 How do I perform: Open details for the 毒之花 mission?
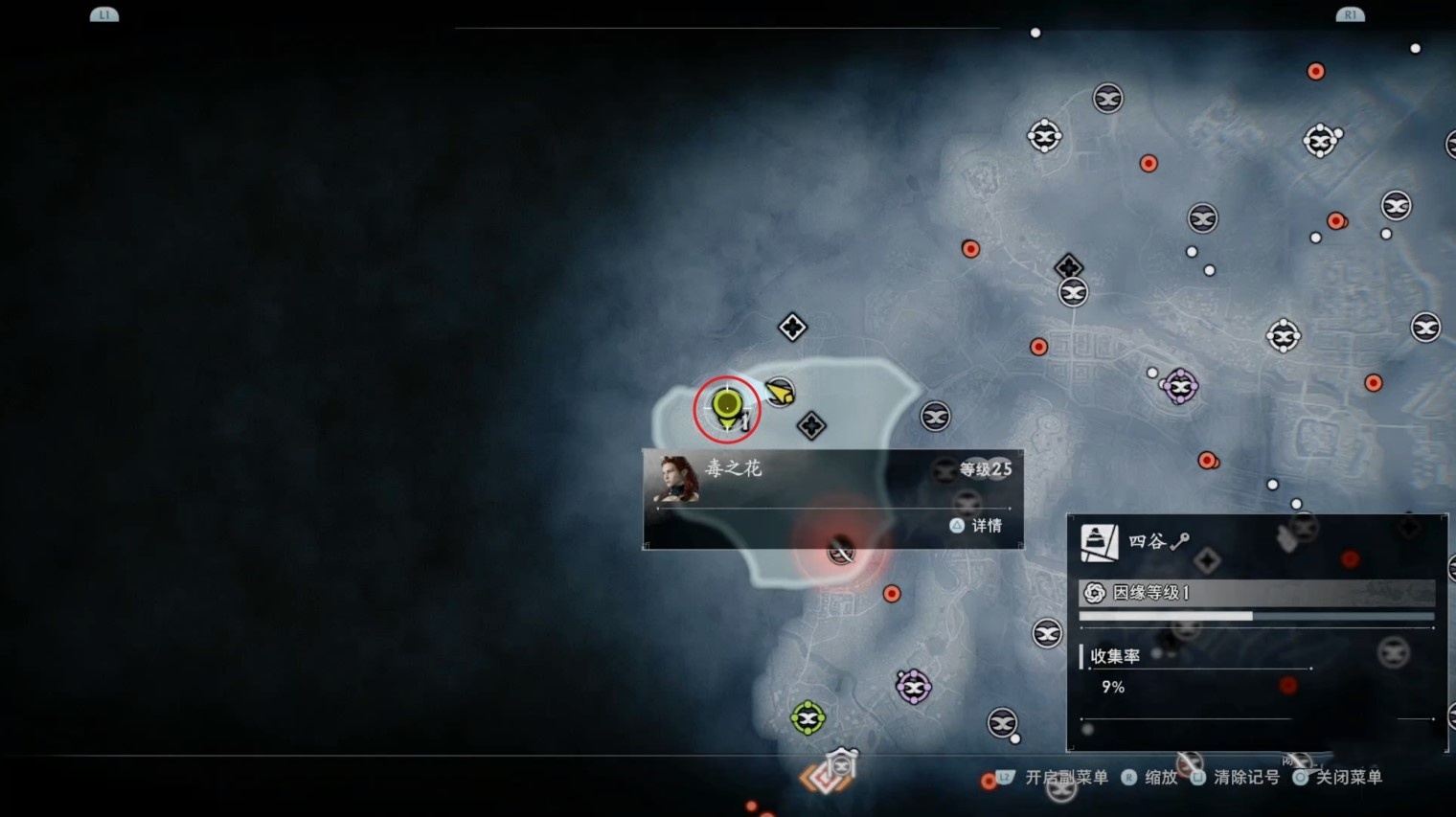pyautogui.click(x=976, y=526)
